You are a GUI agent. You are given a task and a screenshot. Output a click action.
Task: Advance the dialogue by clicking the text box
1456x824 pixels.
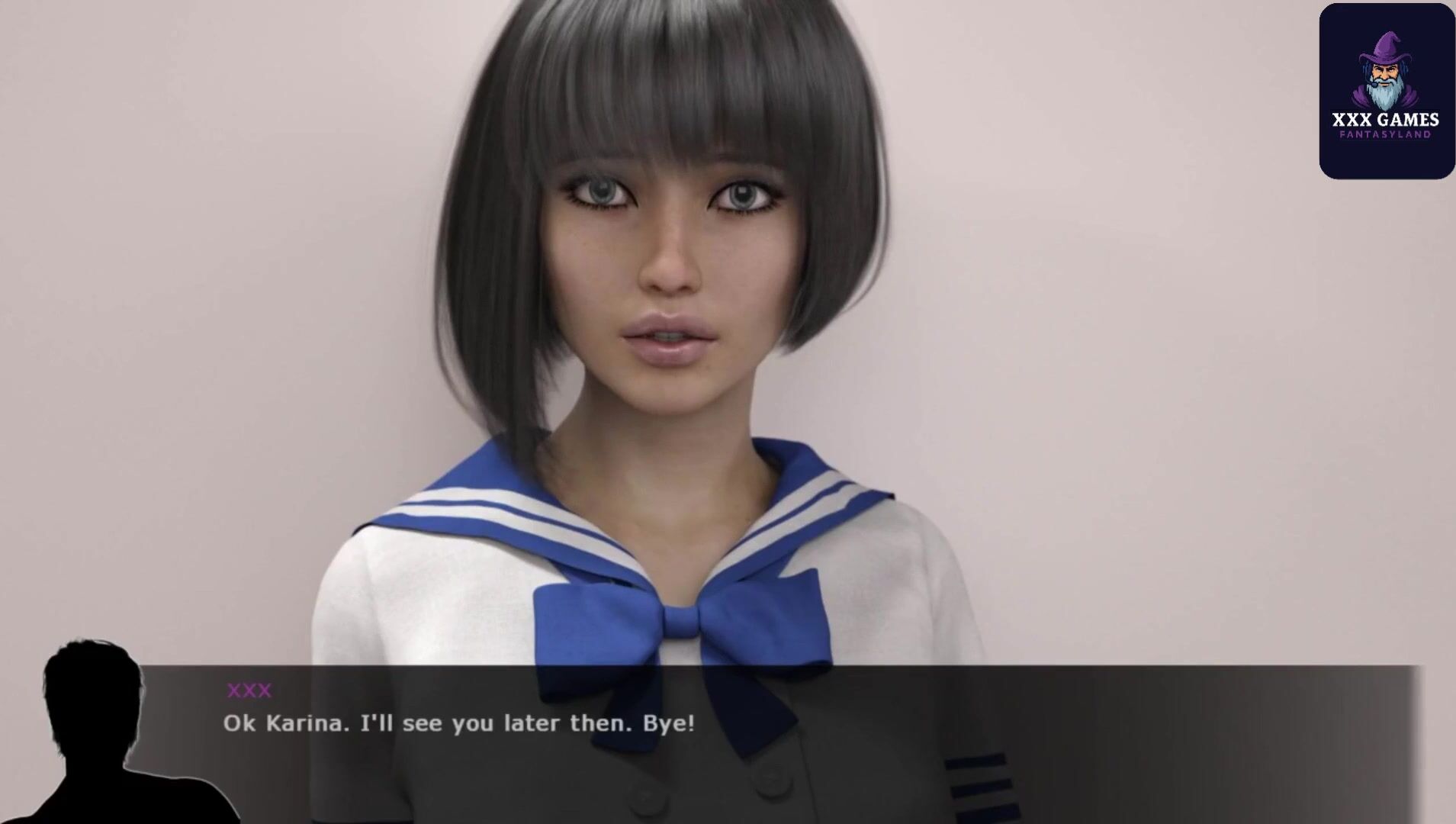pyautogui.click(x=763, y=744)
